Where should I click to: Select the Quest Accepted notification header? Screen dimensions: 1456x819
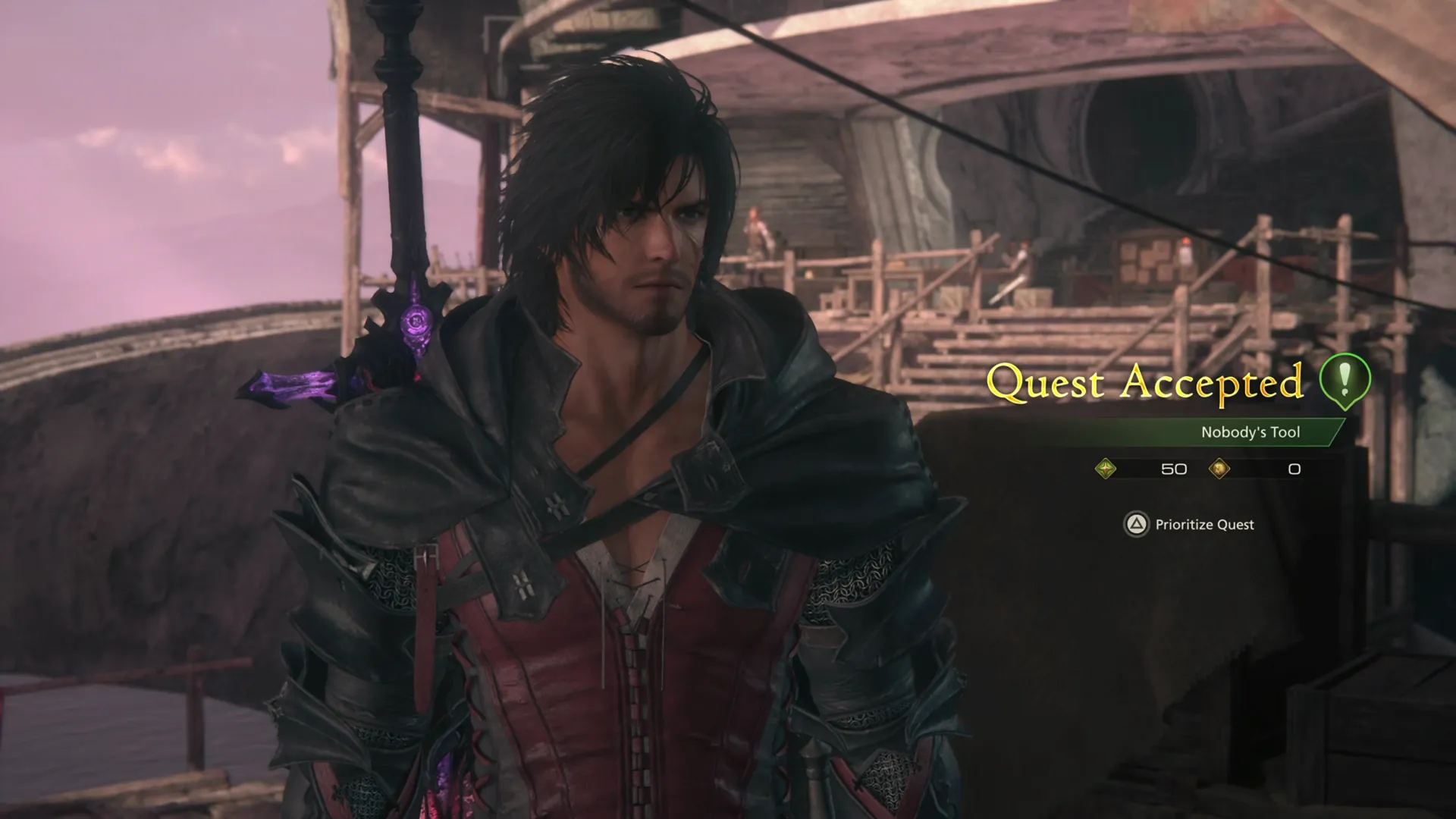[1145, 382]
